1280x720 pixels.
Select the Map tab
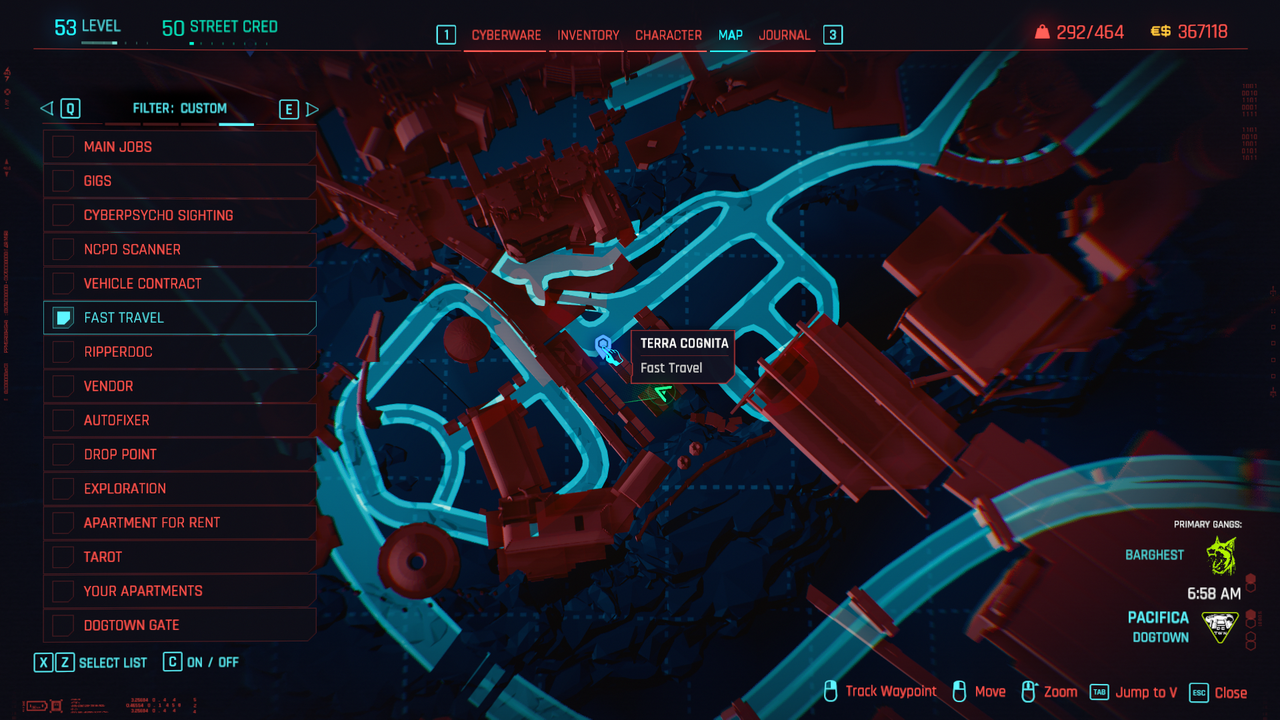[x=730, y=35]
